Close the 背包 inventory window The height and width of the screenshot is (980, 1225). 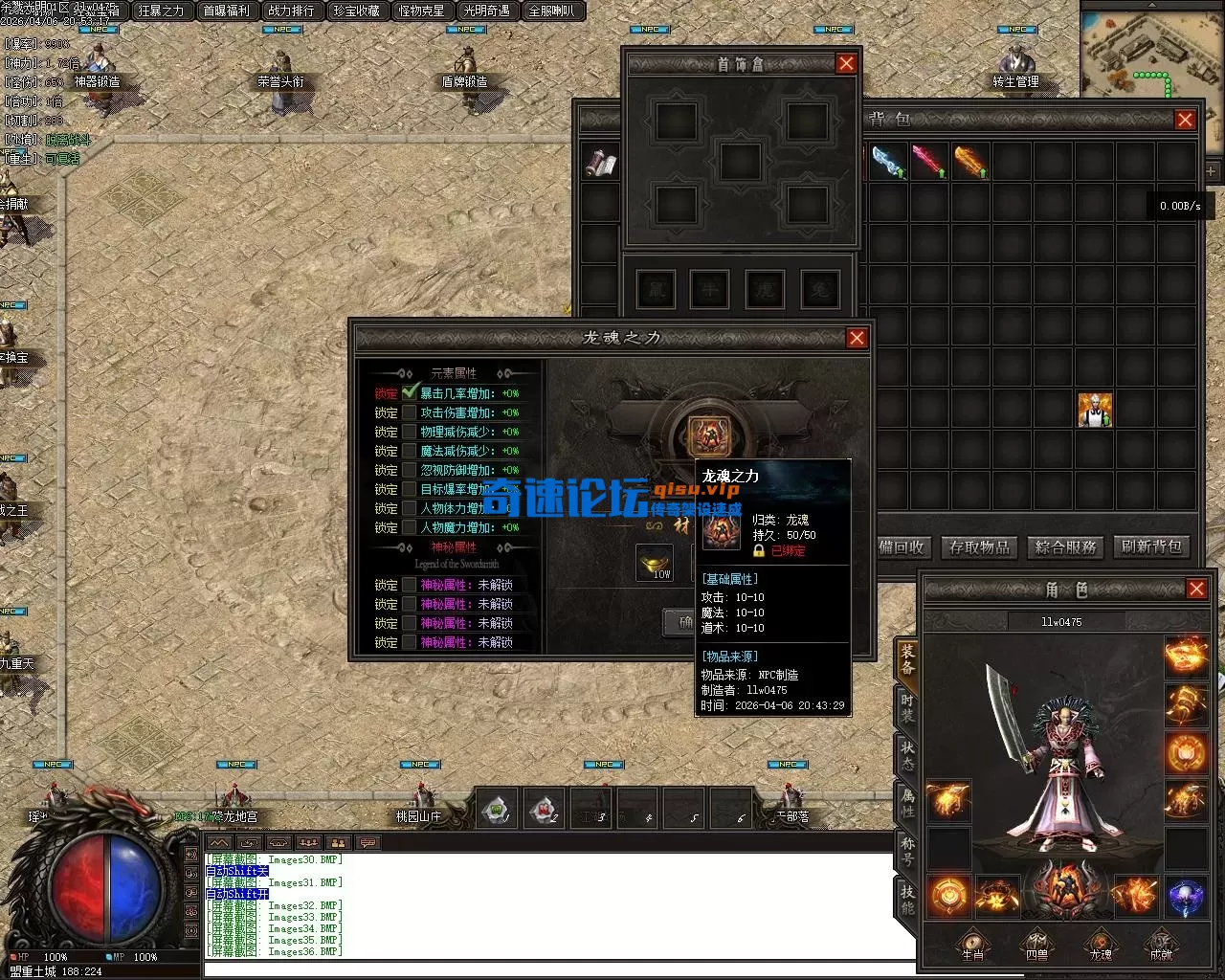coord(1185,120)
